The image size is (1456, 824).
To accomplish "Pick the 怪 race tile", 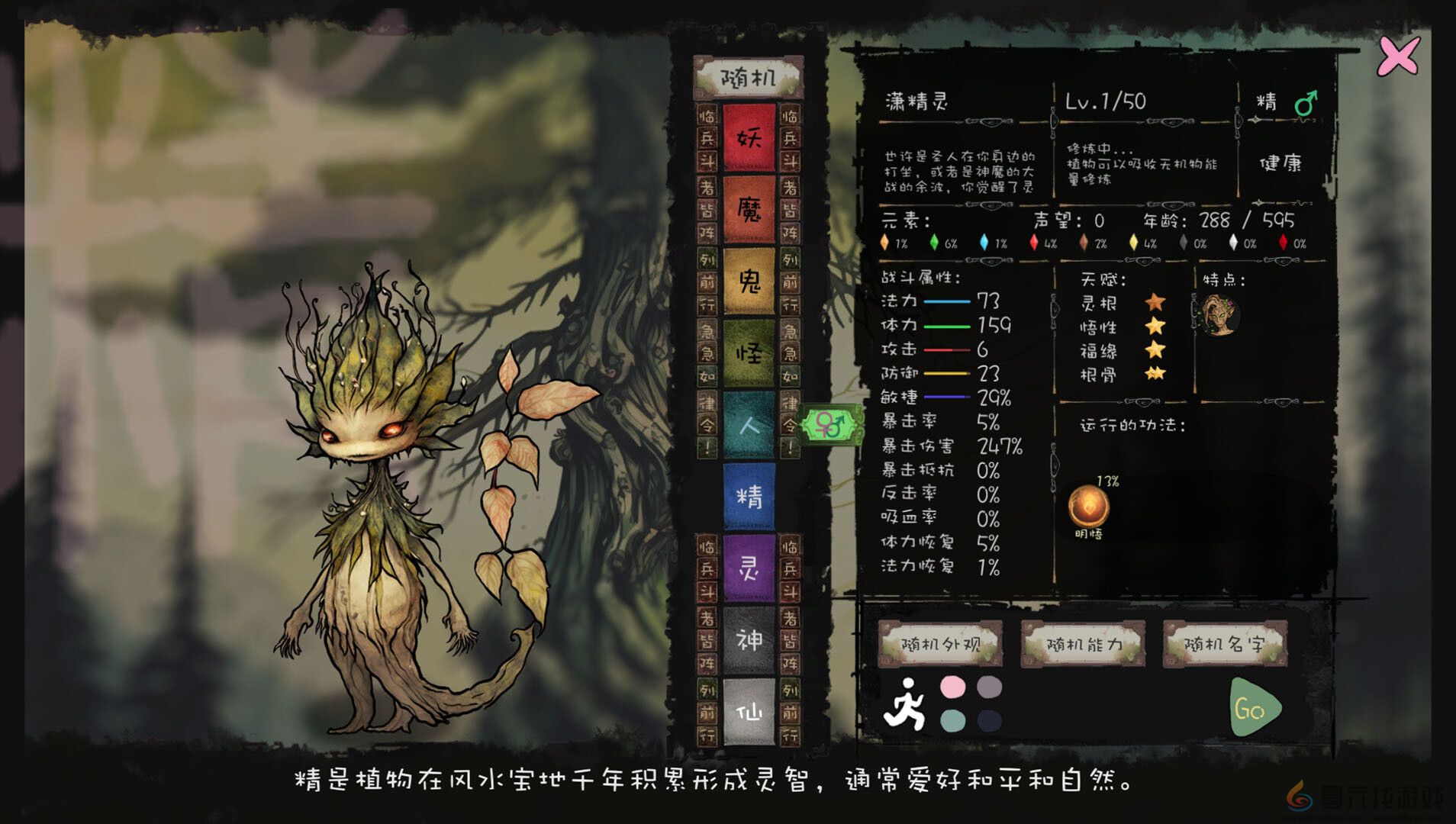I will pyautogui.click(x=751, y=352).
